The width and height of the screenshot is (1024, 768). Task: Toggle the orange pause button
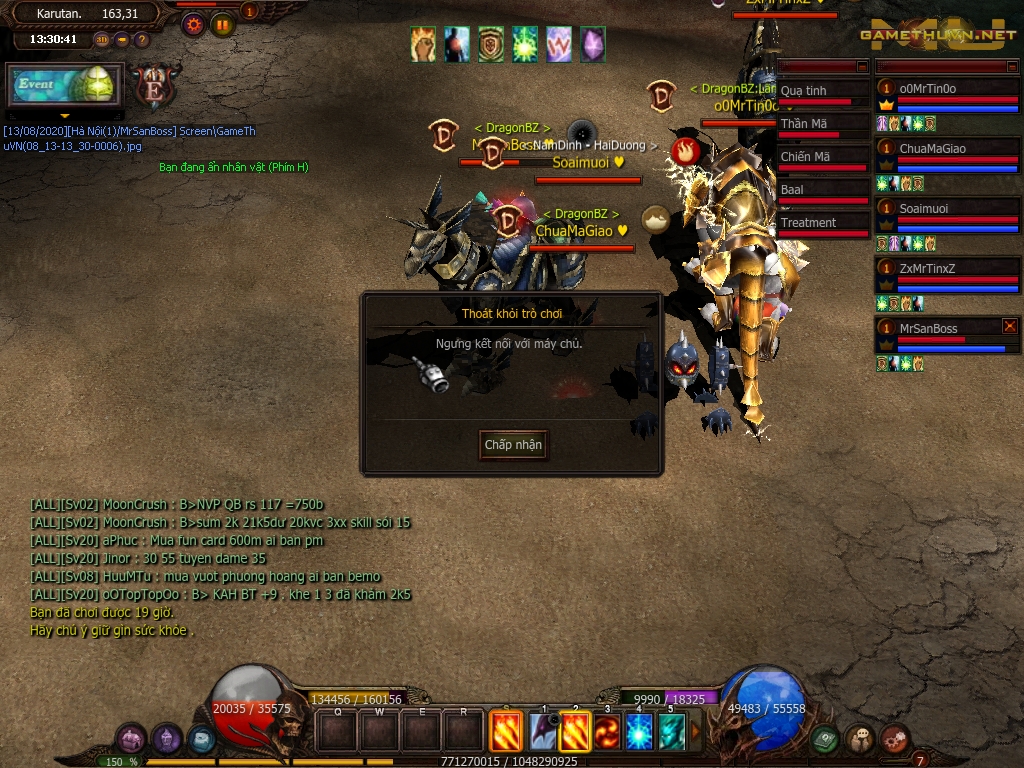[x=222, y=25]
